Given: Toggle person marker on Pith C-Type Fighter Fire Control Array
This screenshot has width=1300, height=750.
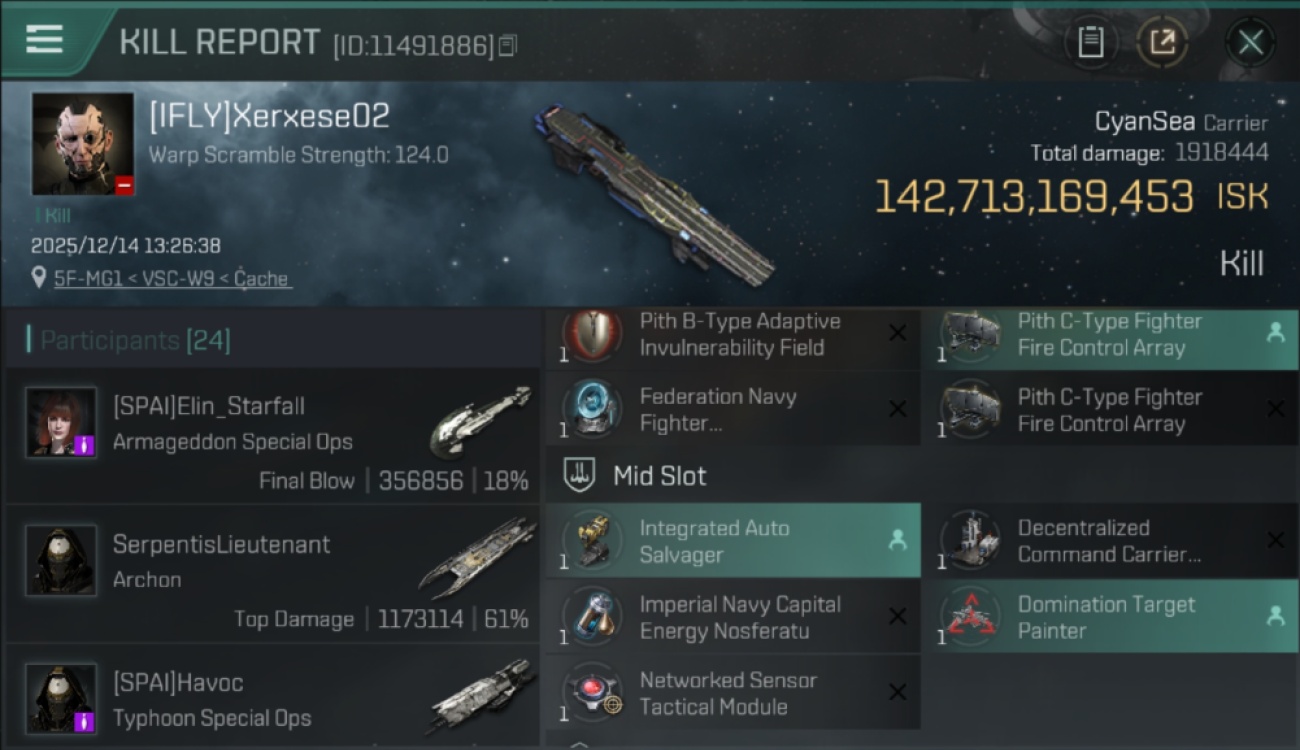Looking at the screenshot, I should pos(1277,334).
